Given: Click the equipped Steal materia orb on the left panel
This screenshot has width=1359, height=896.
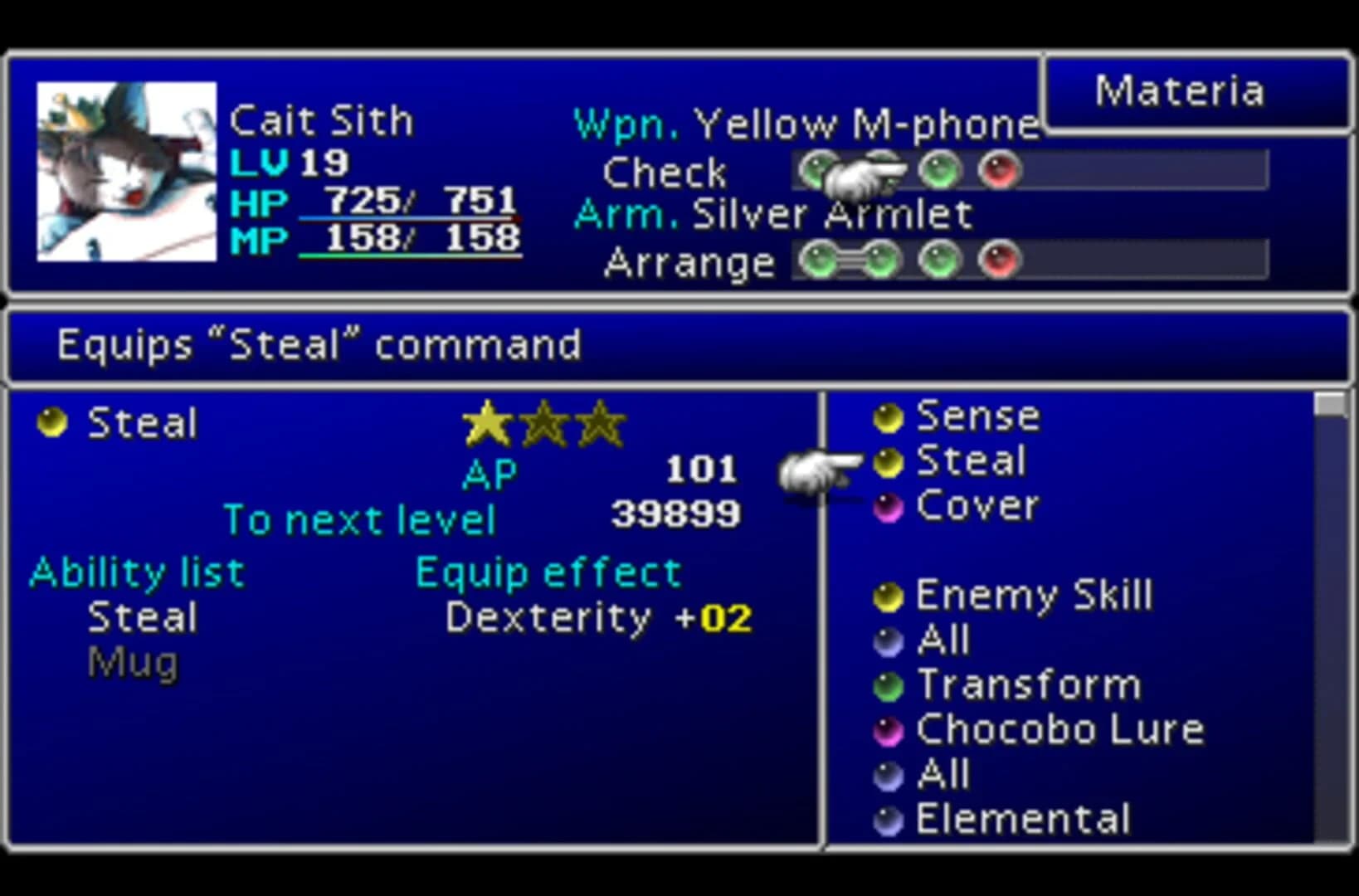Looking at the screenshot, I should 51,423.
